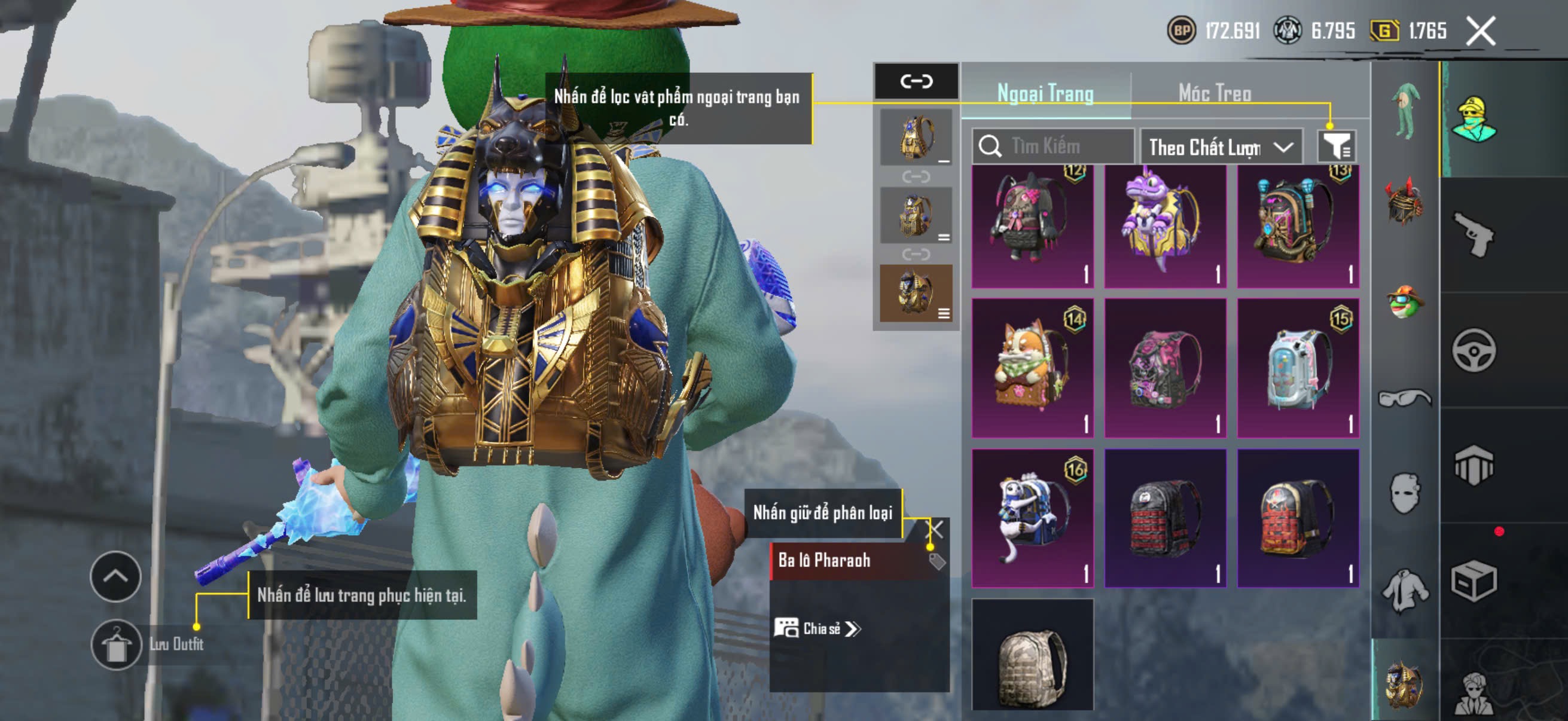Save the current look with Lưu Outfit
The height and width of the screenshot is (721, 1568).
[x=116, y=644]
